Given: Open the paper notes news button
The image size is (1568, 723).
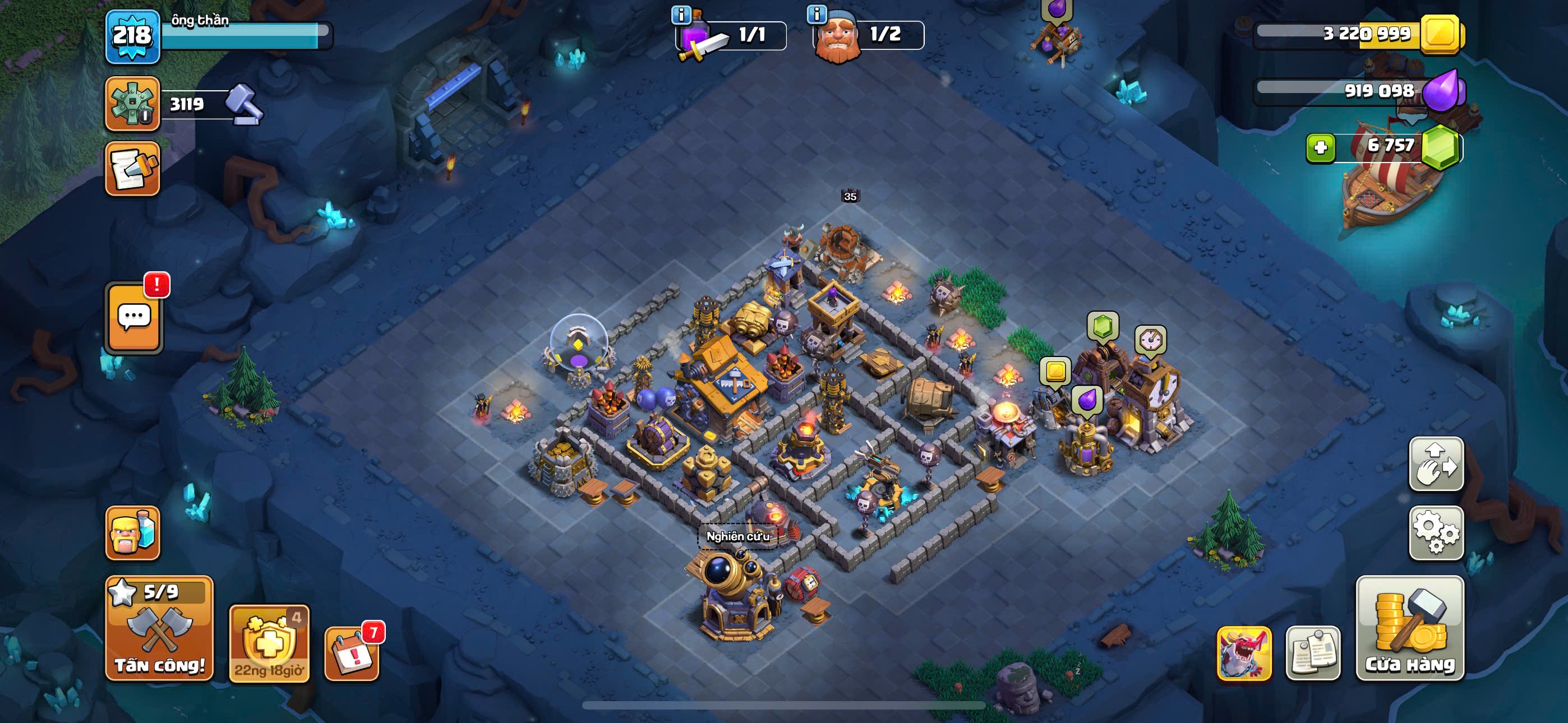Looking at the screenshot, I should 1313,653.
